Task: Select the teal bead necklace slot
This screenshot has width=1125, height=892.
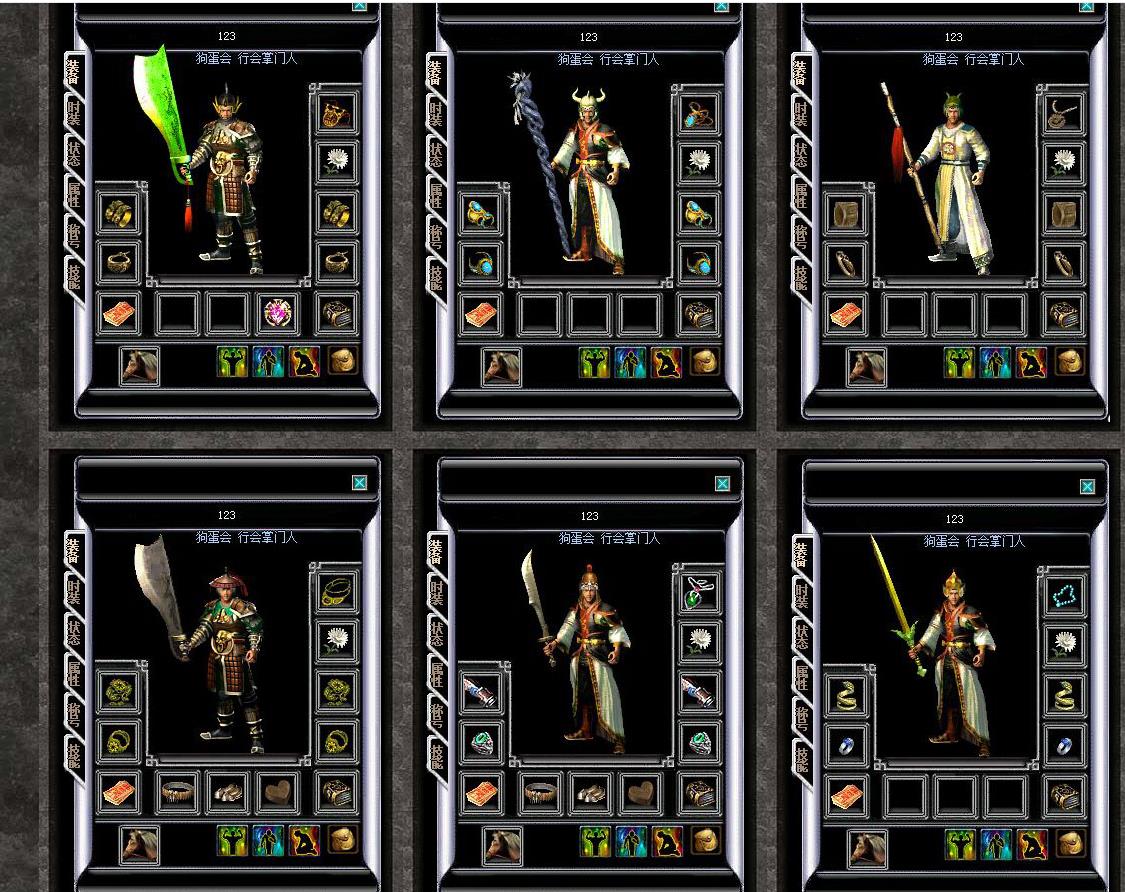Action: point(1064,595)
